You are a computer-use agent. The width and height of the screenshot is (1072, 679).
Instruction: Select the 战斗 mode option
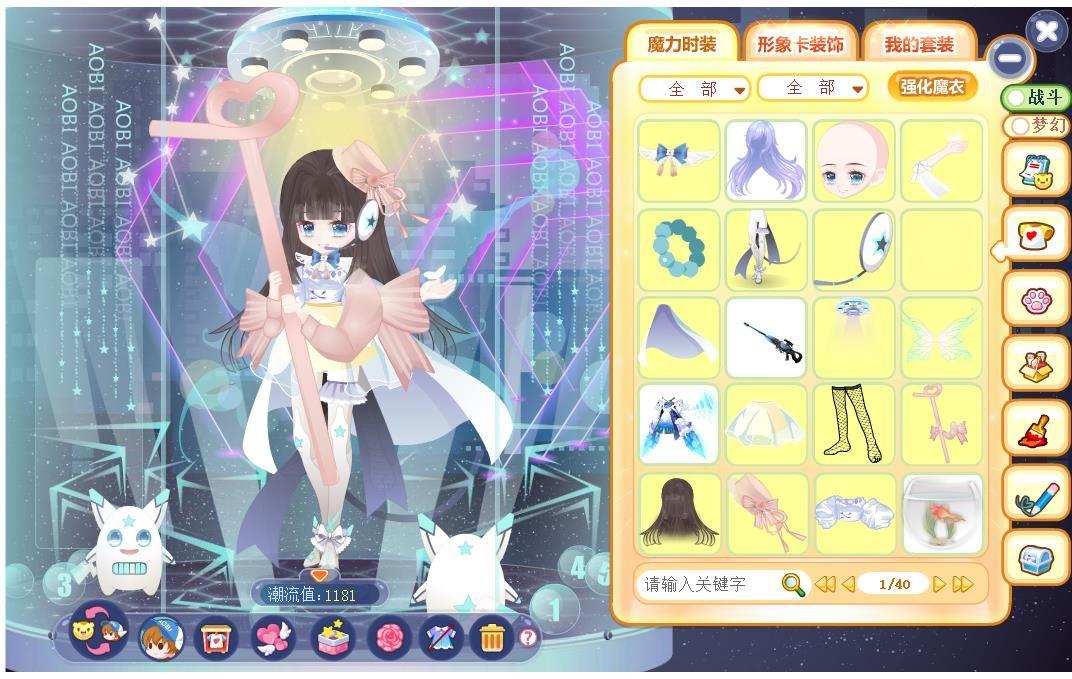[x=1036, y=97]
